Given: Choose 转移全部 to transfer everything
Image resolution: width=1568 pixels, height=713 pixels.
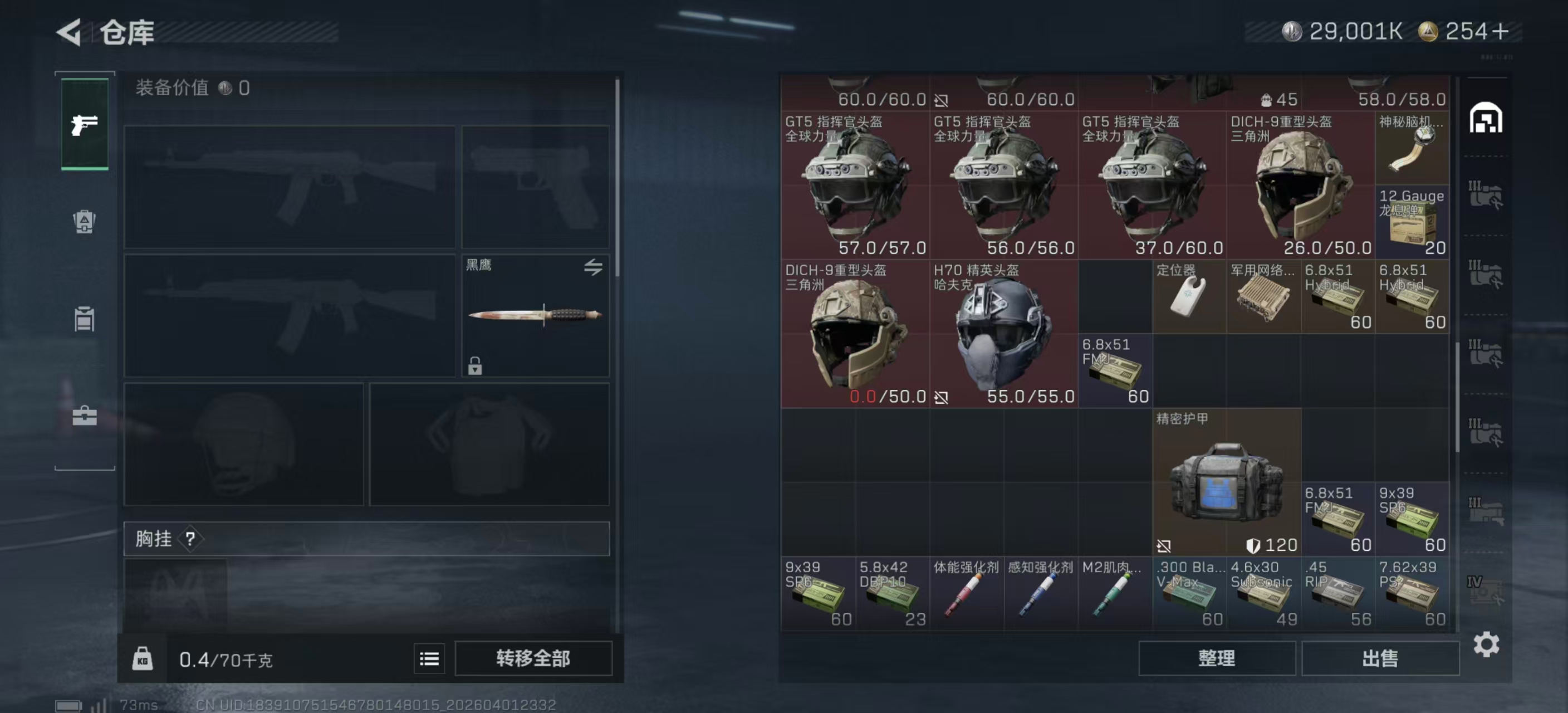Looking at the screenshot, I should [x=533, y=658].
